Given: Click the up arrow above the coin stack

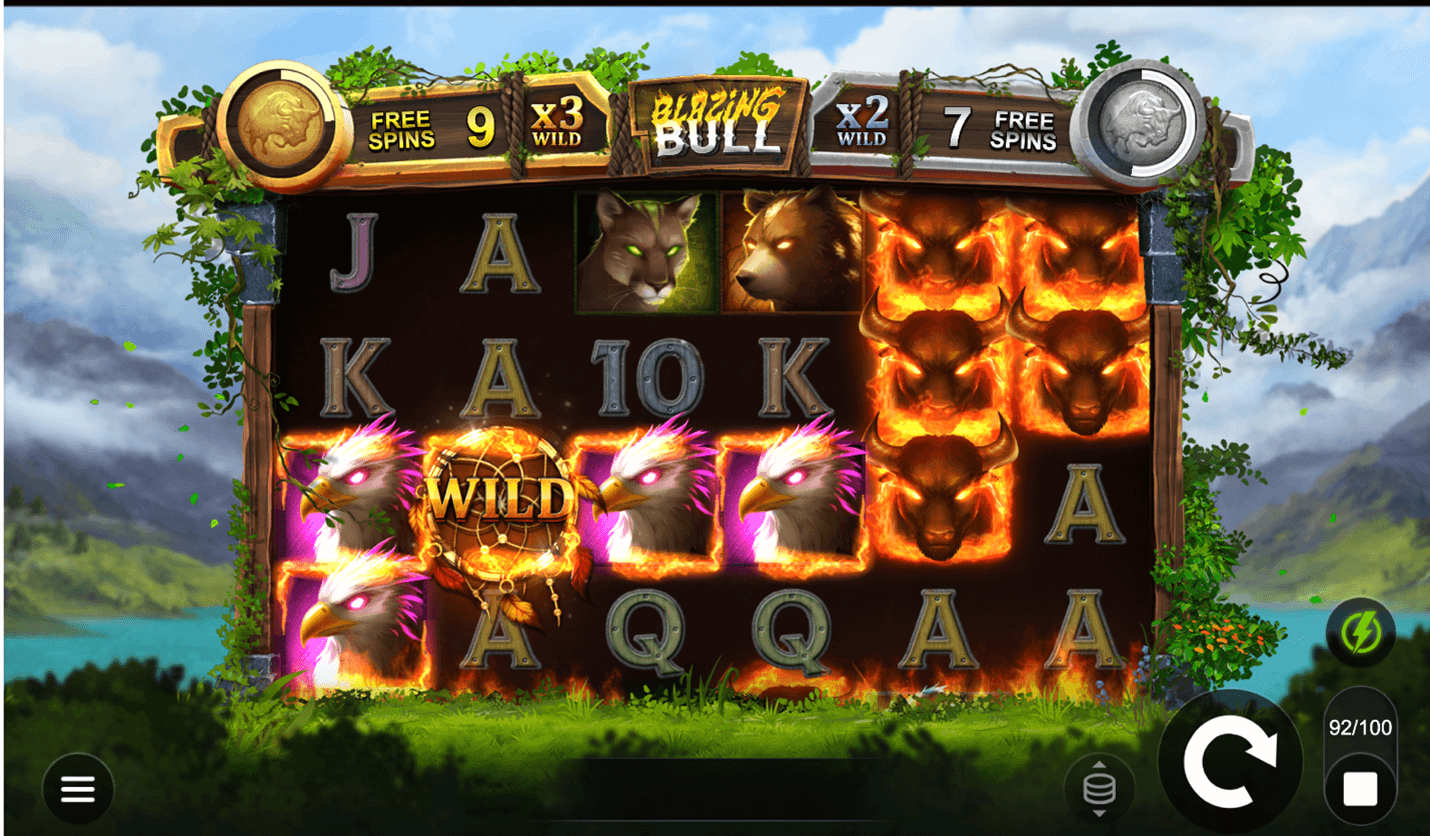Looking at the screenshot, I should point(1099,765).
